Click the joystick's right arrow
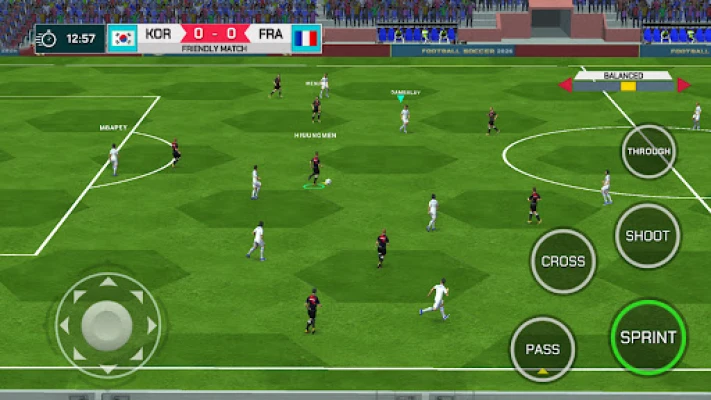711x400 pixels. [151, 325]
